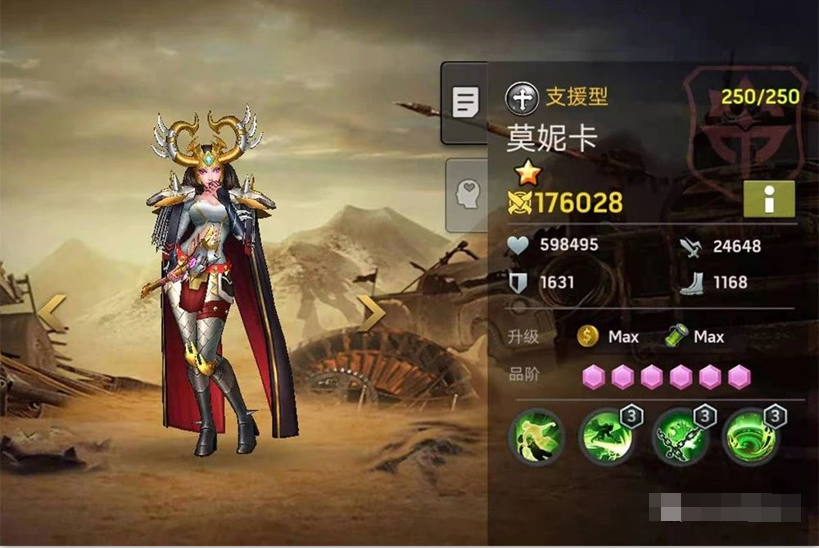This screenshot has height=548, width=819.
Task: Click the support type cross icon
Action: (522, 97)
